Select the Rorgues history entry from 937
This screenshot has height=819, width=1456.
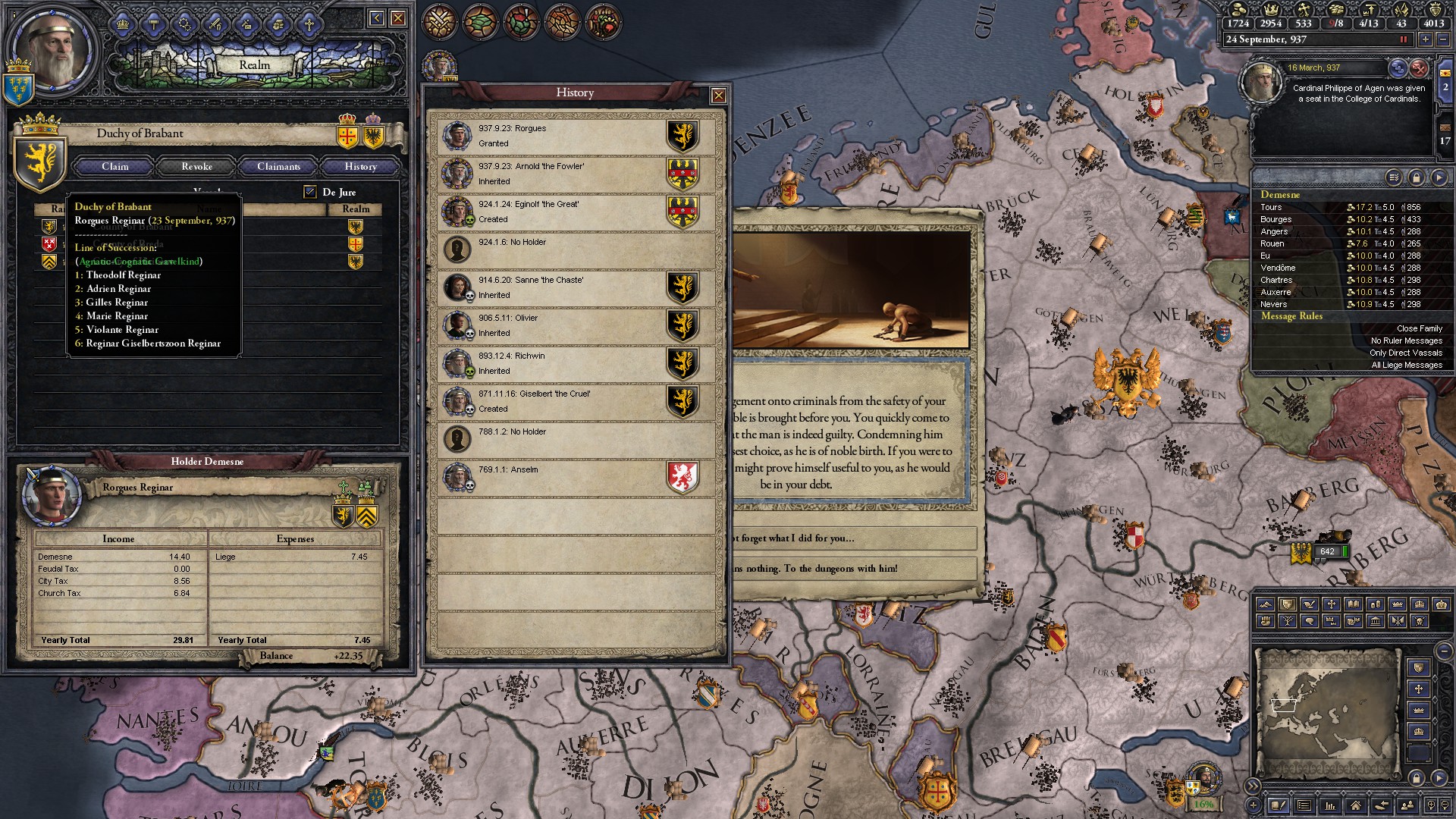(x=575, y=136)
